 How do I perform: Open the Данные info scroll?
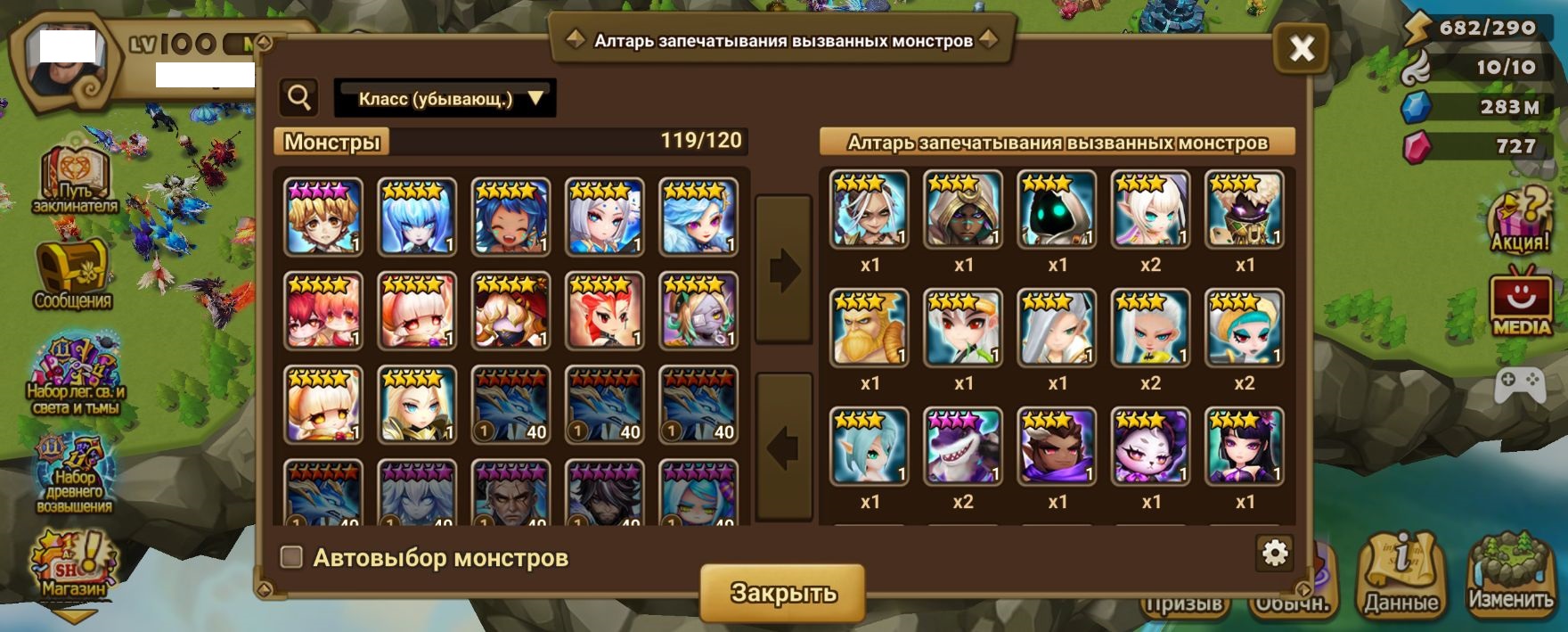point(1401,575)
